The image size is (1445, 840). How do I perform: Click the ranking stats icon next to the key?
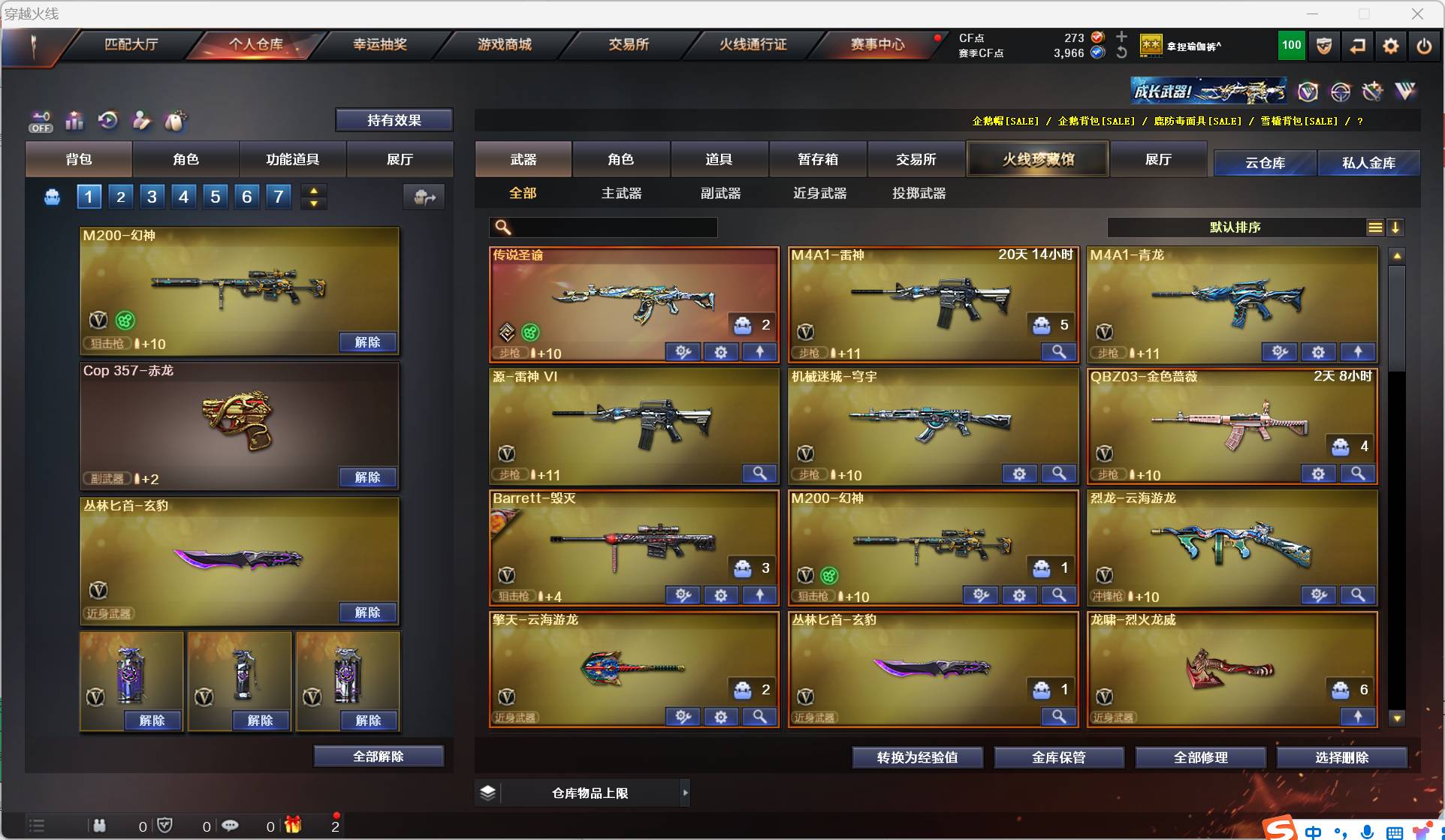click(x=74, y=121)
